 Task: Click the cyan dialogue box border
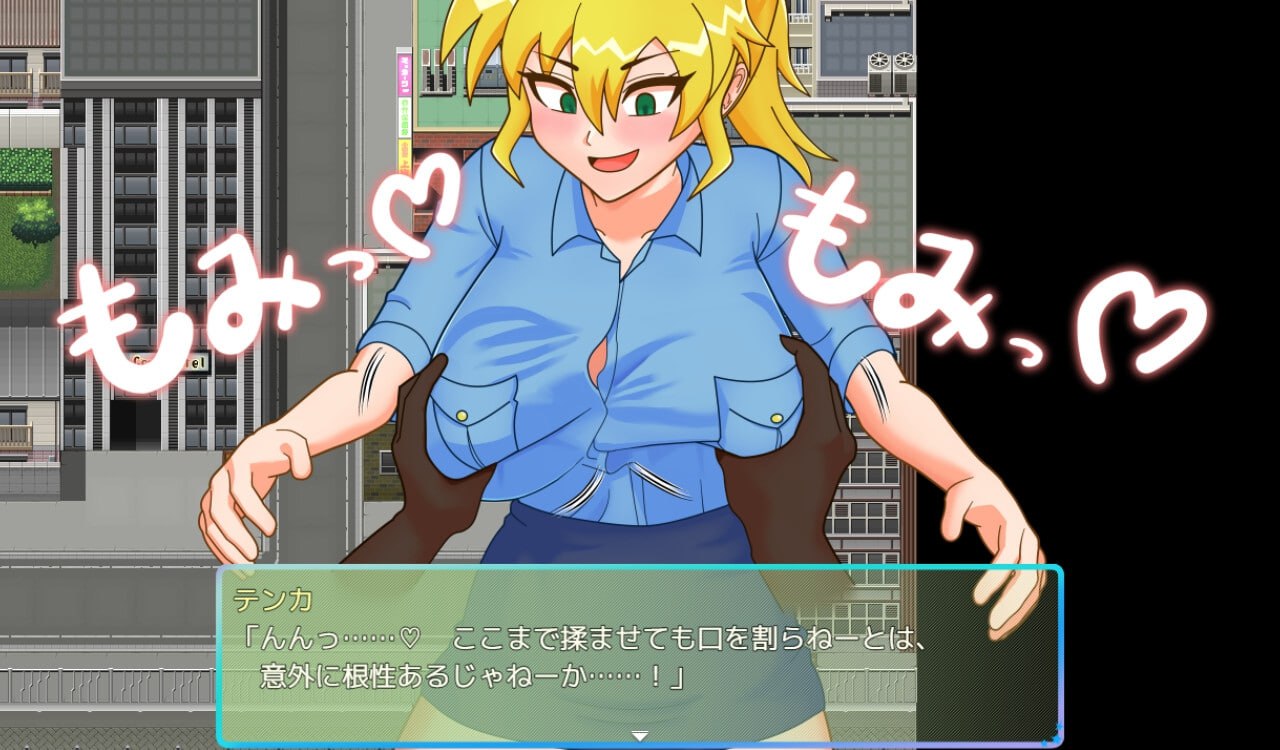(x=222, y=660)
